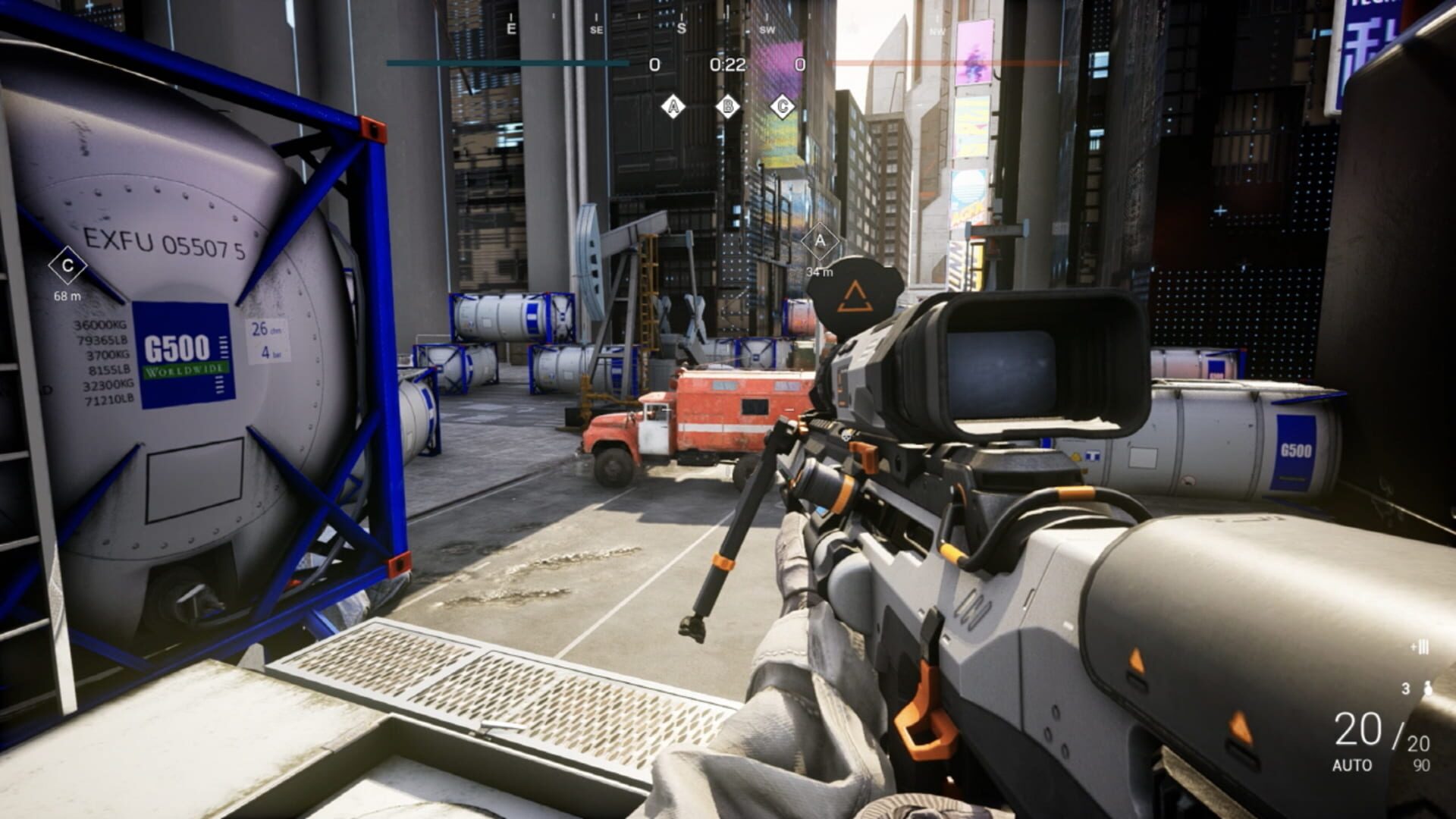
Task: Click the grenade icon near the ammo counter
Action: (x=1428, y=689)
